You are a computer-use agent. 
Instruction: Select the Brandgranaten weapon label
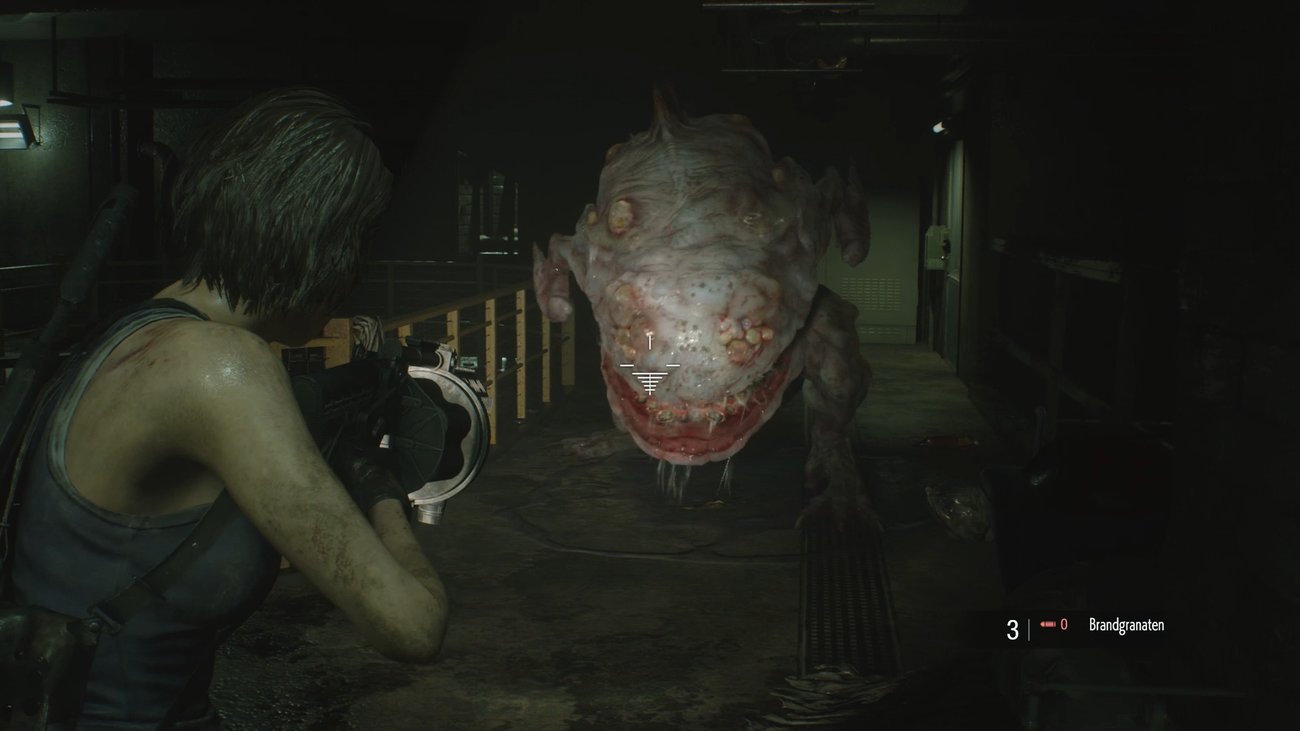pyautogui.click(x=1128, y=624)
